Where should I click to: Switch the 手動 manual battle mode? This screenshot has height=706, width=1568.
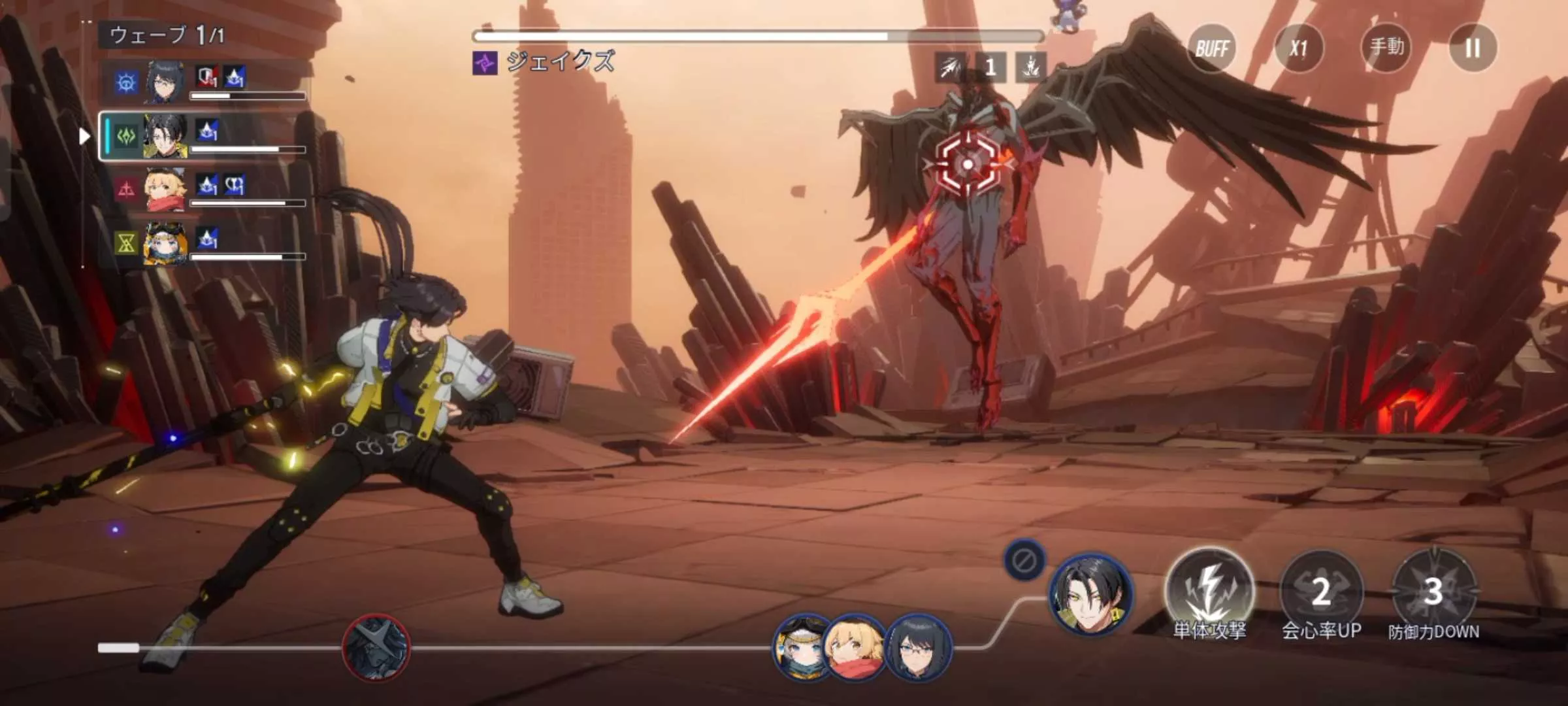coord(1386,47)
